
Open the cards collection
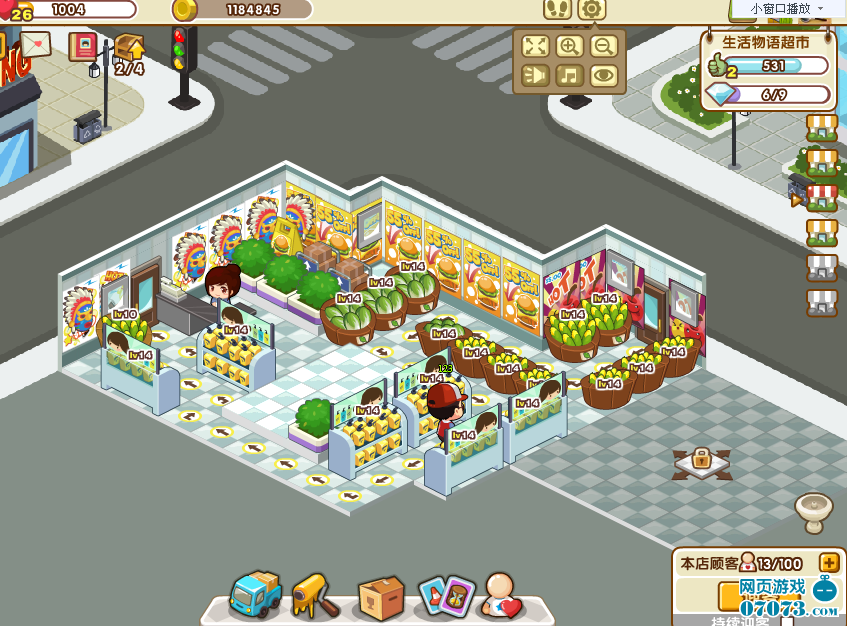[x=445, y=597]
